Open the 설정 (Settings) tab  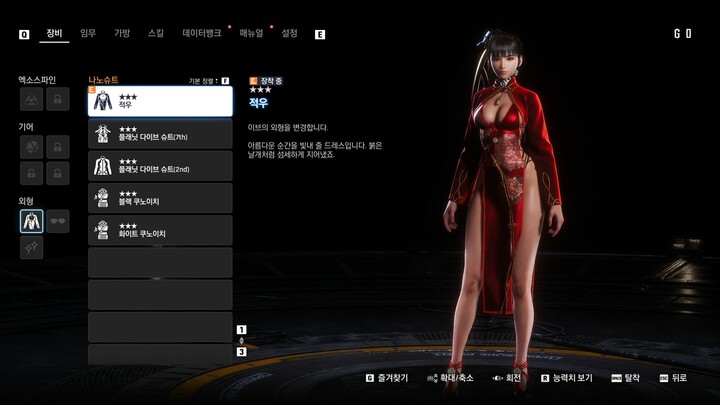(x=289, y=33)
